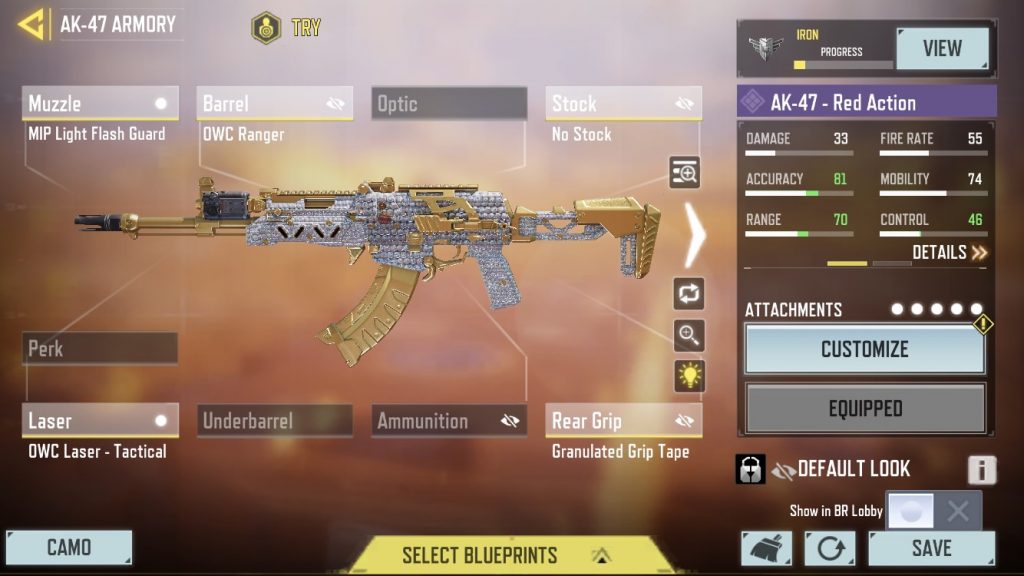Expand stat DETAILS
Screen dimensions: 1024x576
pos(950,252)
